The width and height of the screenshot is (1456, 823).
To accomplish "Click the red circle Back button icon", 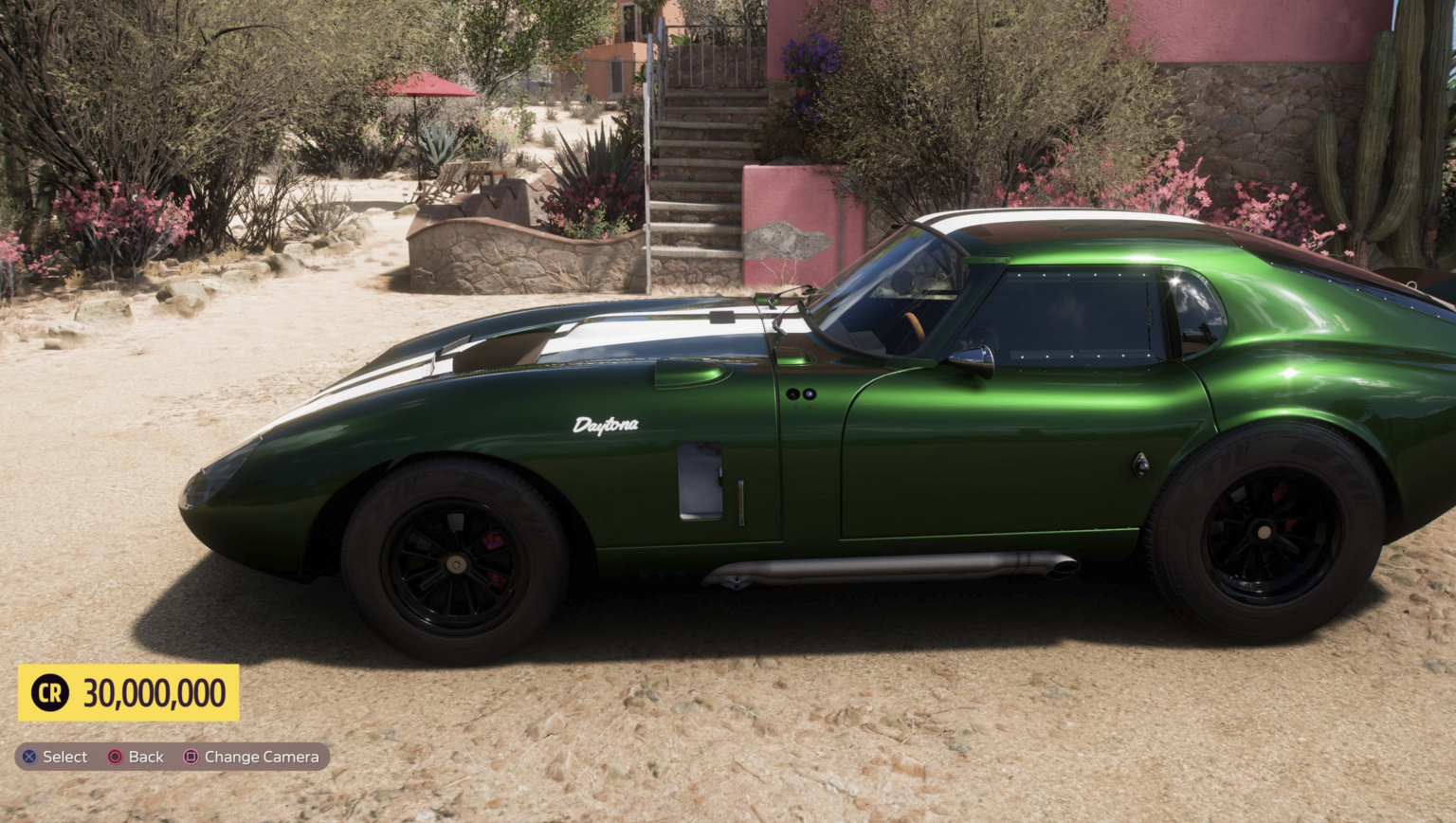I will pos(114,757).
